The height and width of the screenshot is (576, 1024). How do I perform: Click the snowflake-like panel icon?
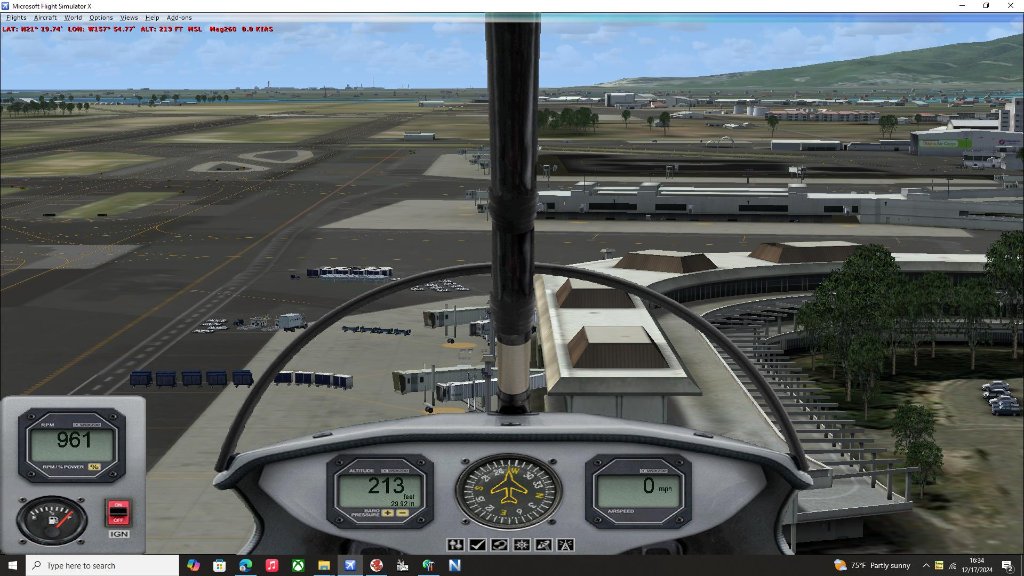520,545
